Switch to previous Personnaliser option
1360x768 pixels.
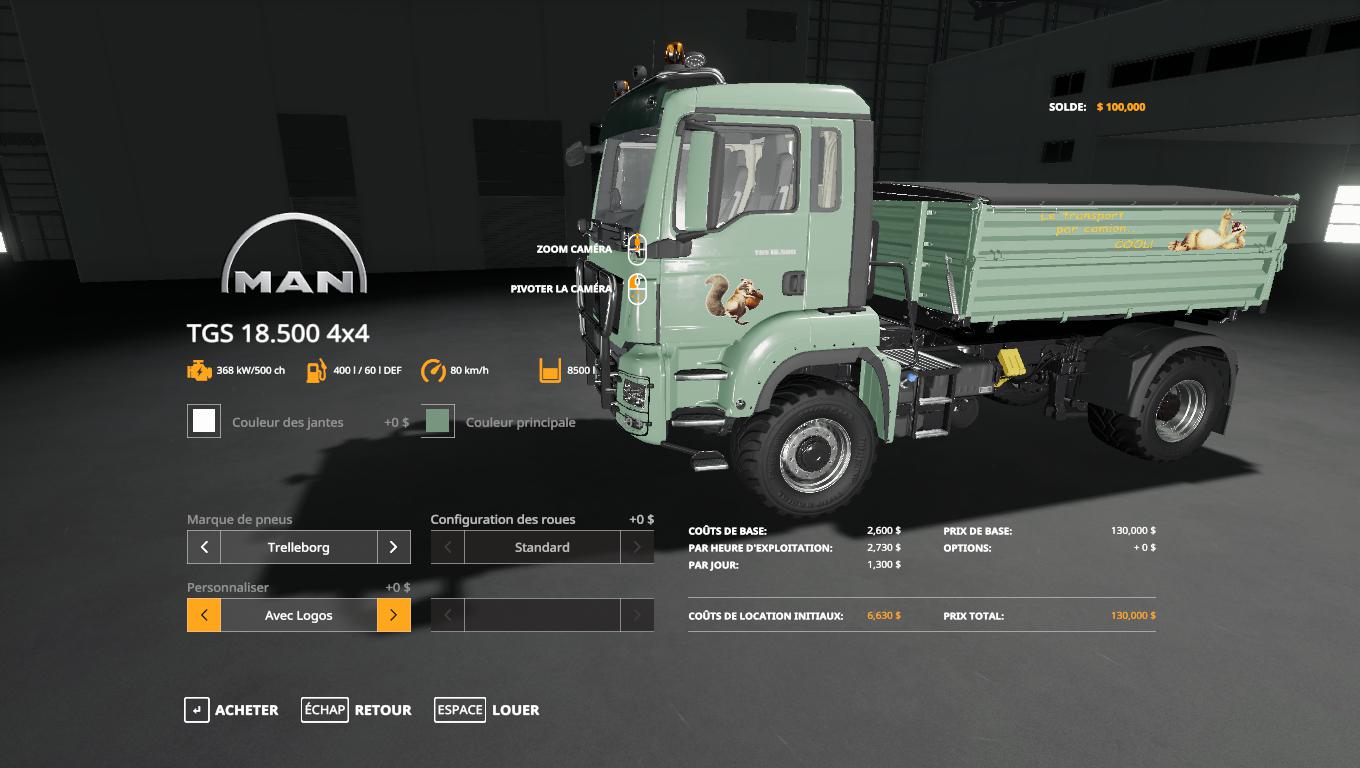click(204, 615)
